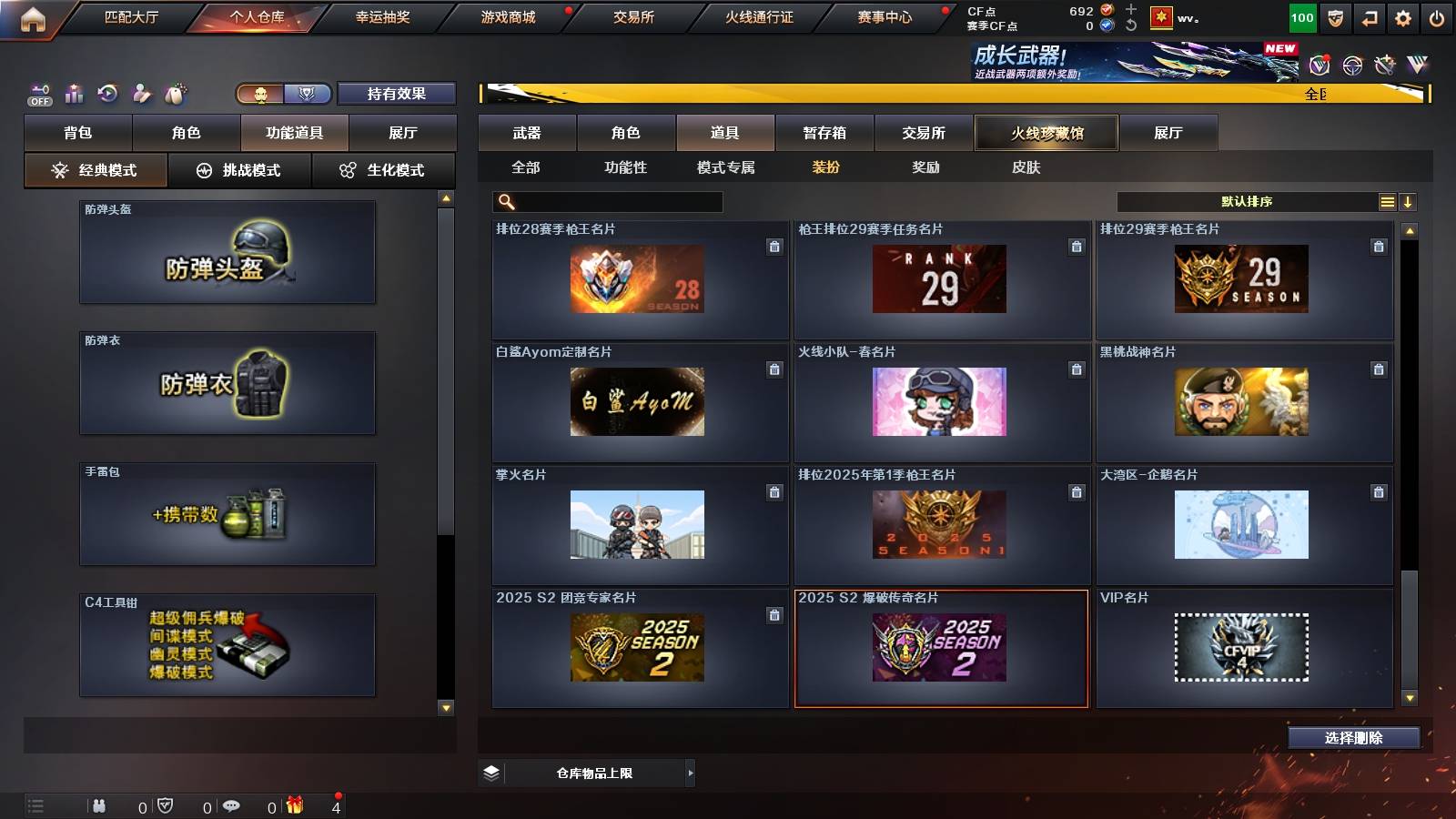The width and height of the screenshot is (1456, 819).
Task: Click the descending sort arrow next to 默认排序
Action: point(1409,200)
